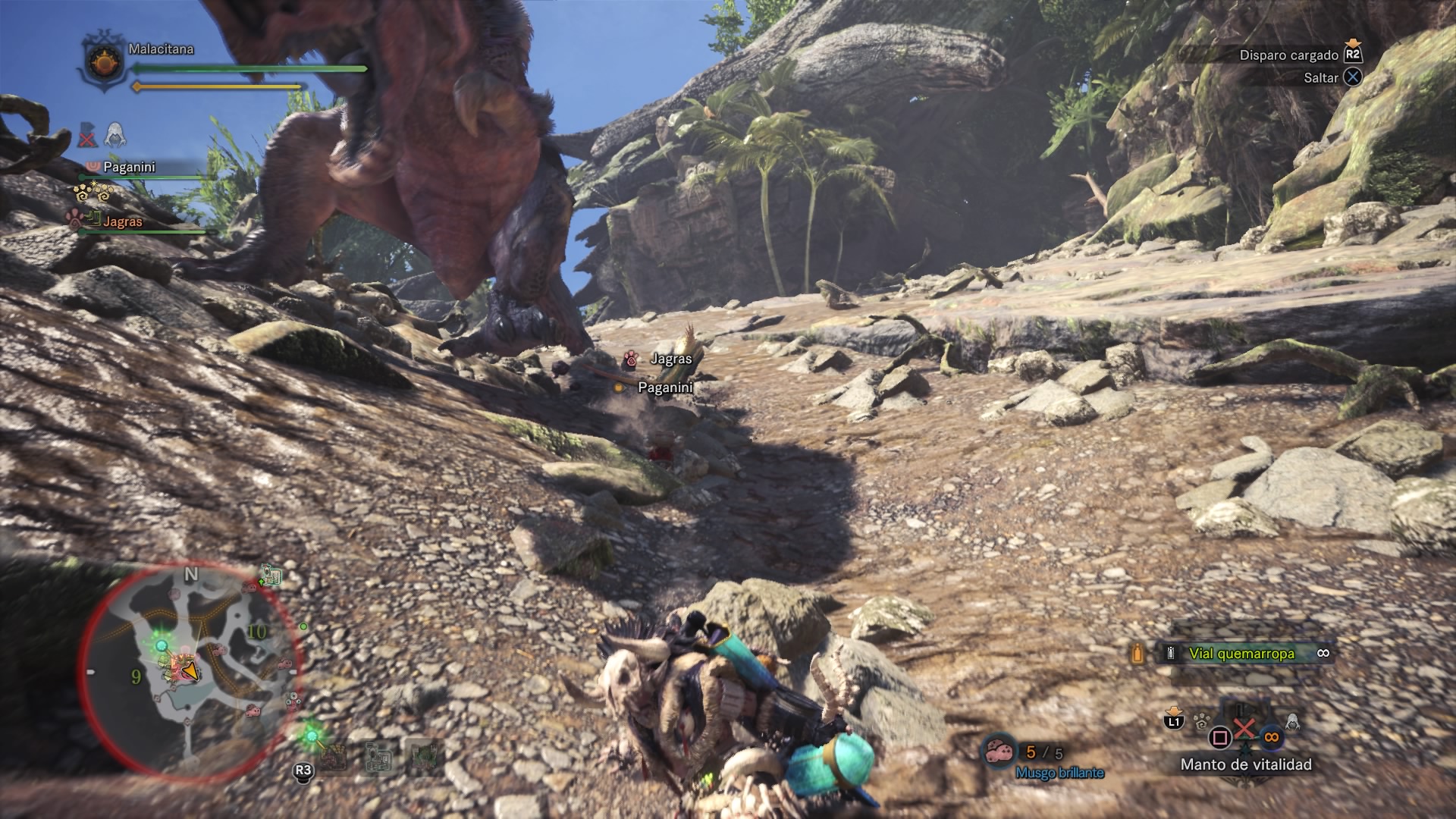This screenshot has height=819, width=1456.
Task: Choose the Vial quemarropa coating entry
Action: (1241, 654)
